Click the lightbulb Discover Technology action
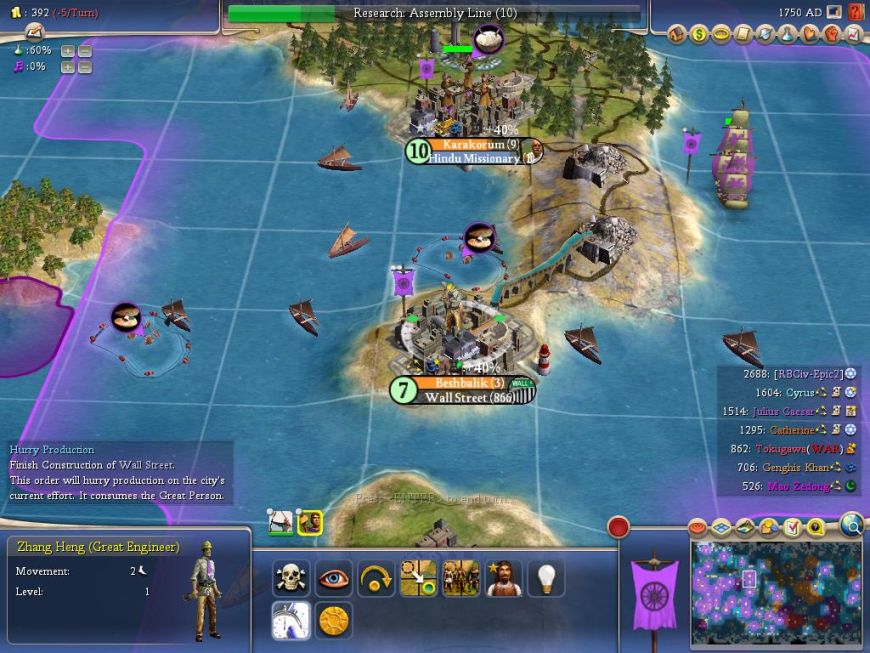This screenshot has height=653, width=870. (x=546, y=578)
